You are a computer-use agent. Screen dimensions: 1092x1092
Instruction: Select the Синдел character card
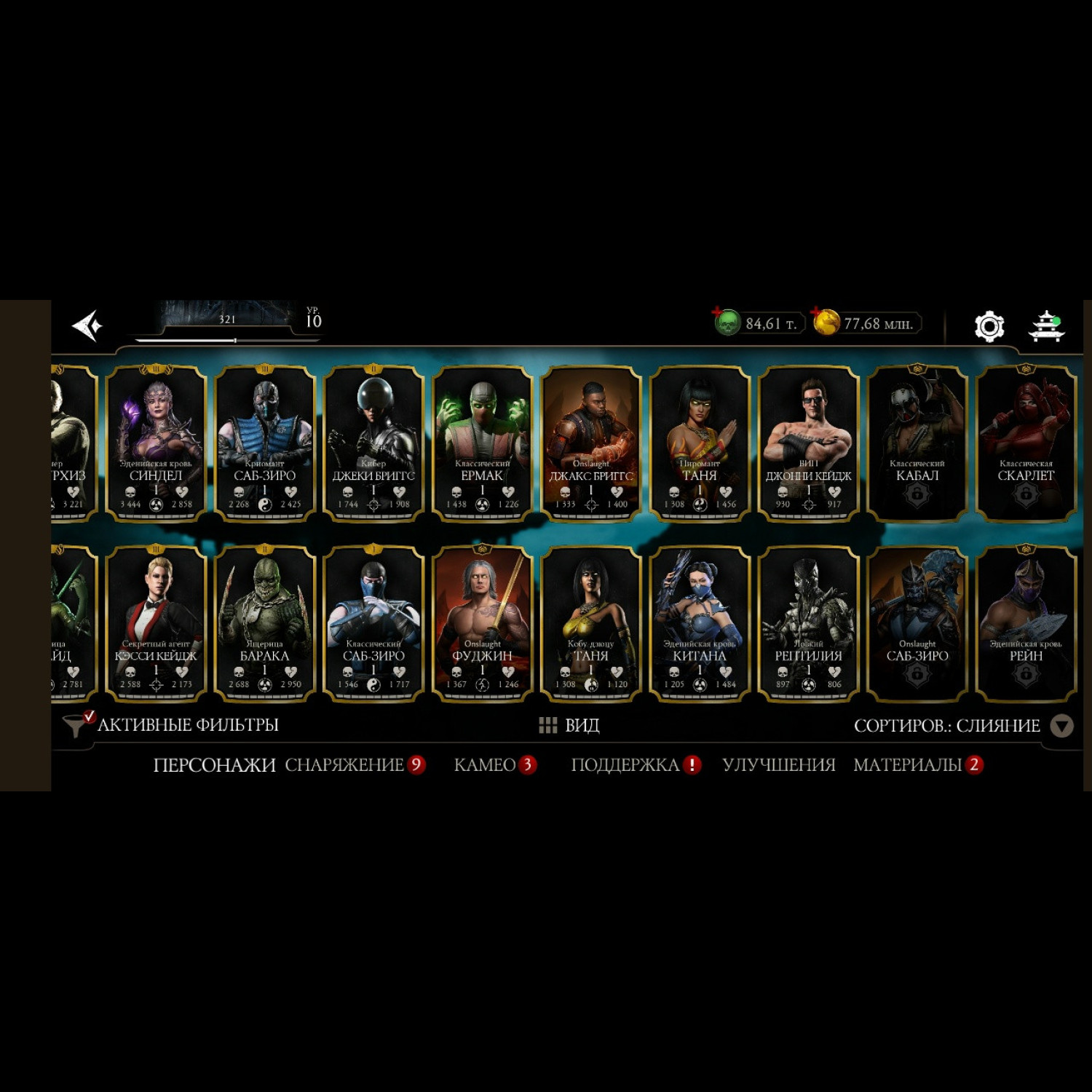click(156, 443)
